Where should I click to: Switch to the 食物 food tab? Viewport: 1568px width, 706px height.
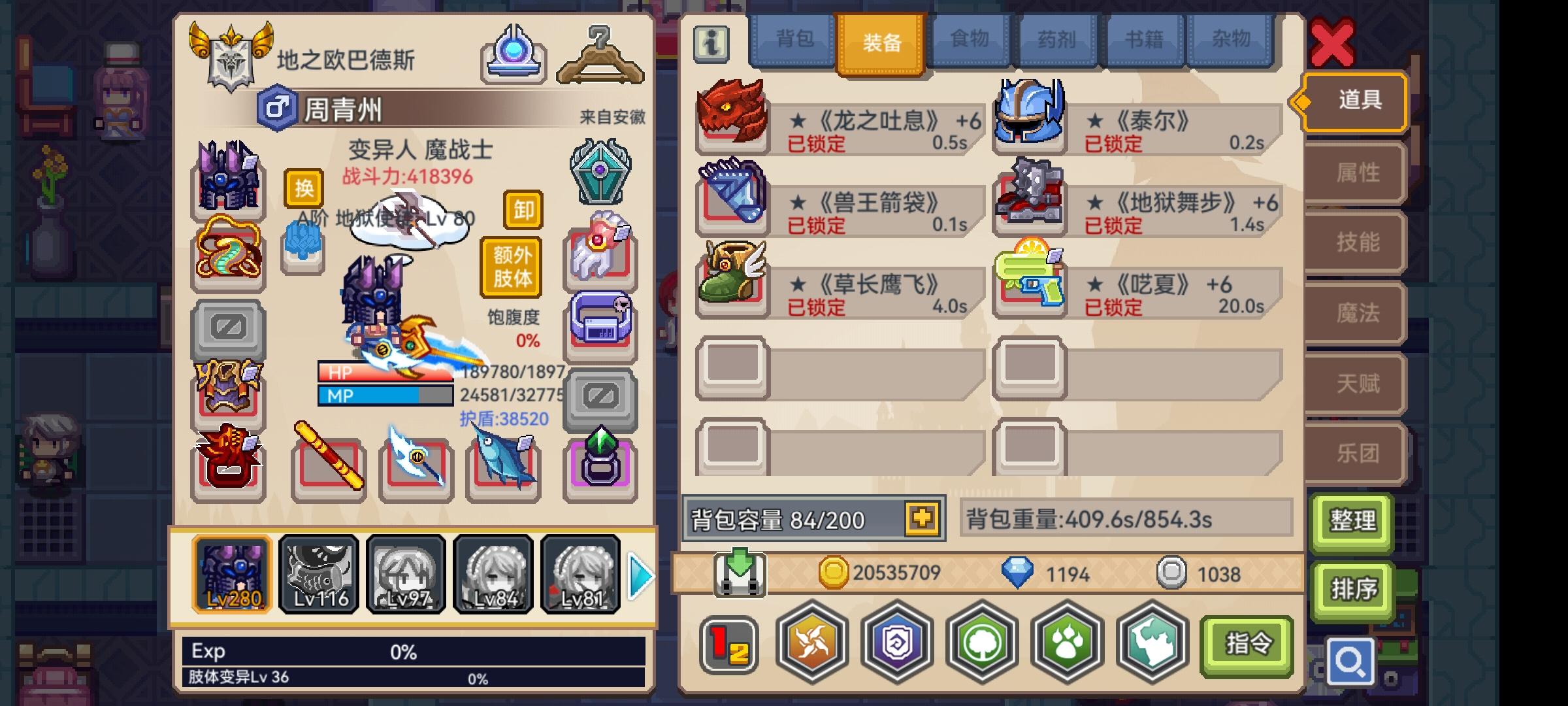(x=968, y=41)
